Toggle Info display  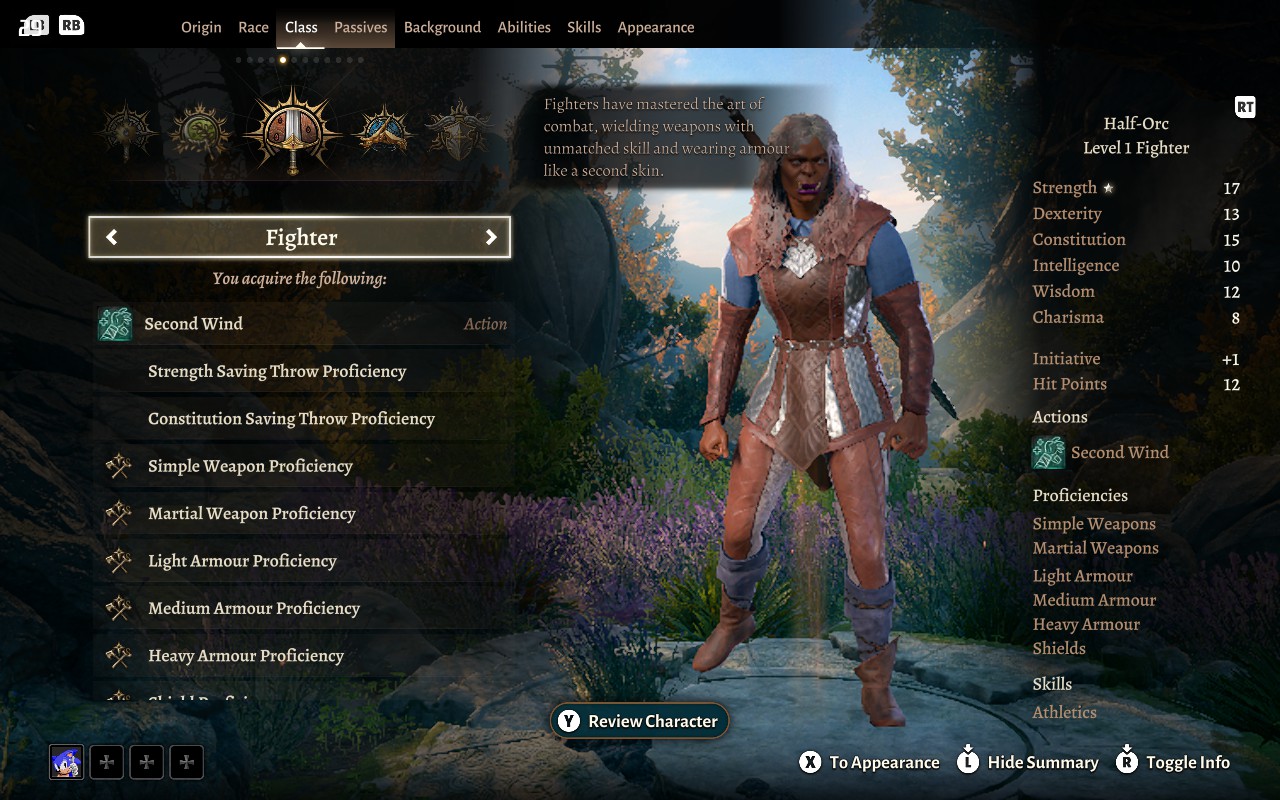pos(1172,762)
